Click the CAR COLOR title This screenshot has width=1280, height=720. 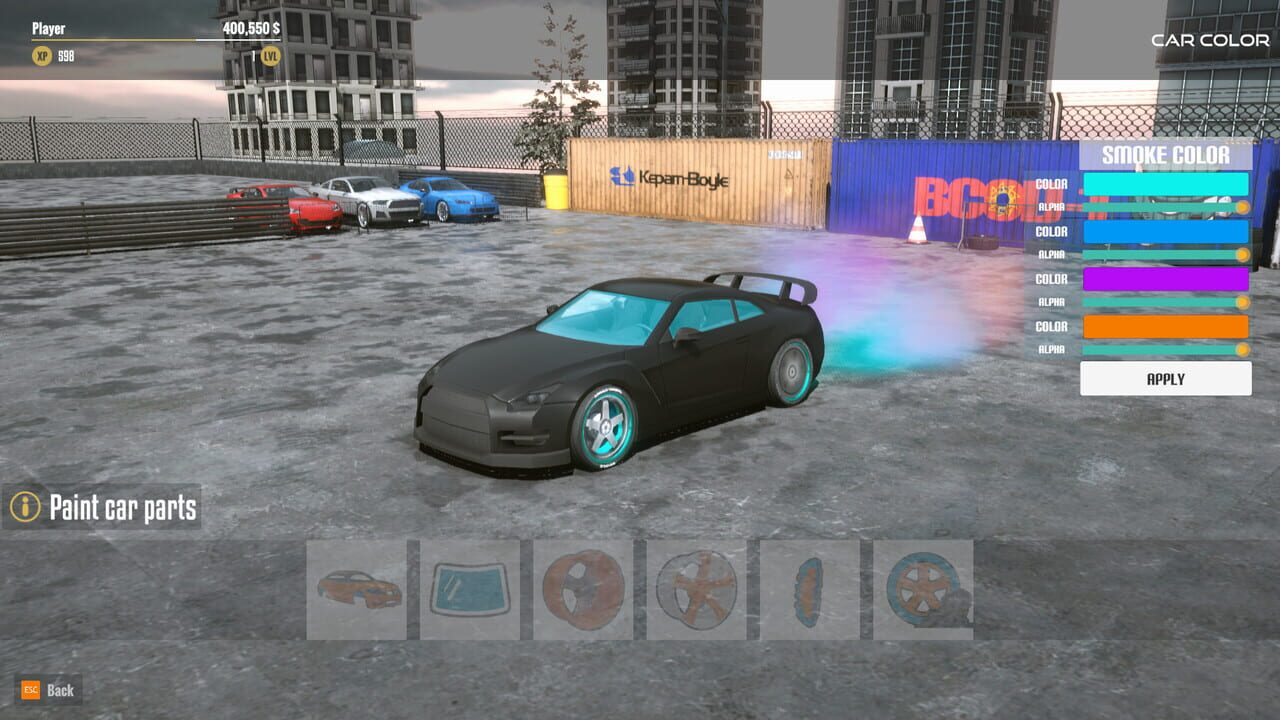tap(1208, 41)
